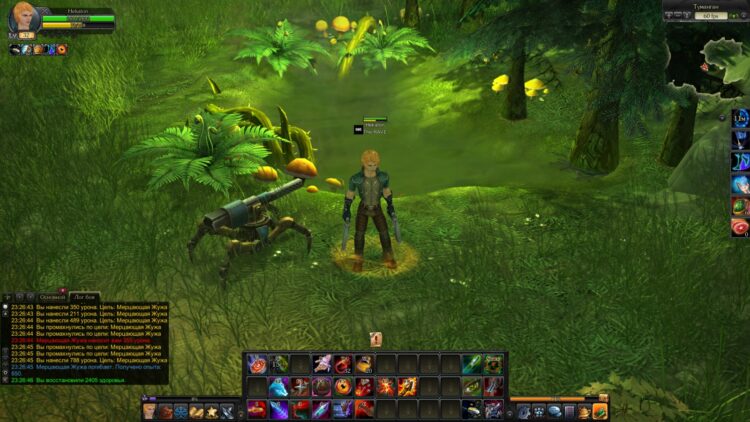
Task: Select the blue-haired face icon on the side bar
Action: point(740,184)
